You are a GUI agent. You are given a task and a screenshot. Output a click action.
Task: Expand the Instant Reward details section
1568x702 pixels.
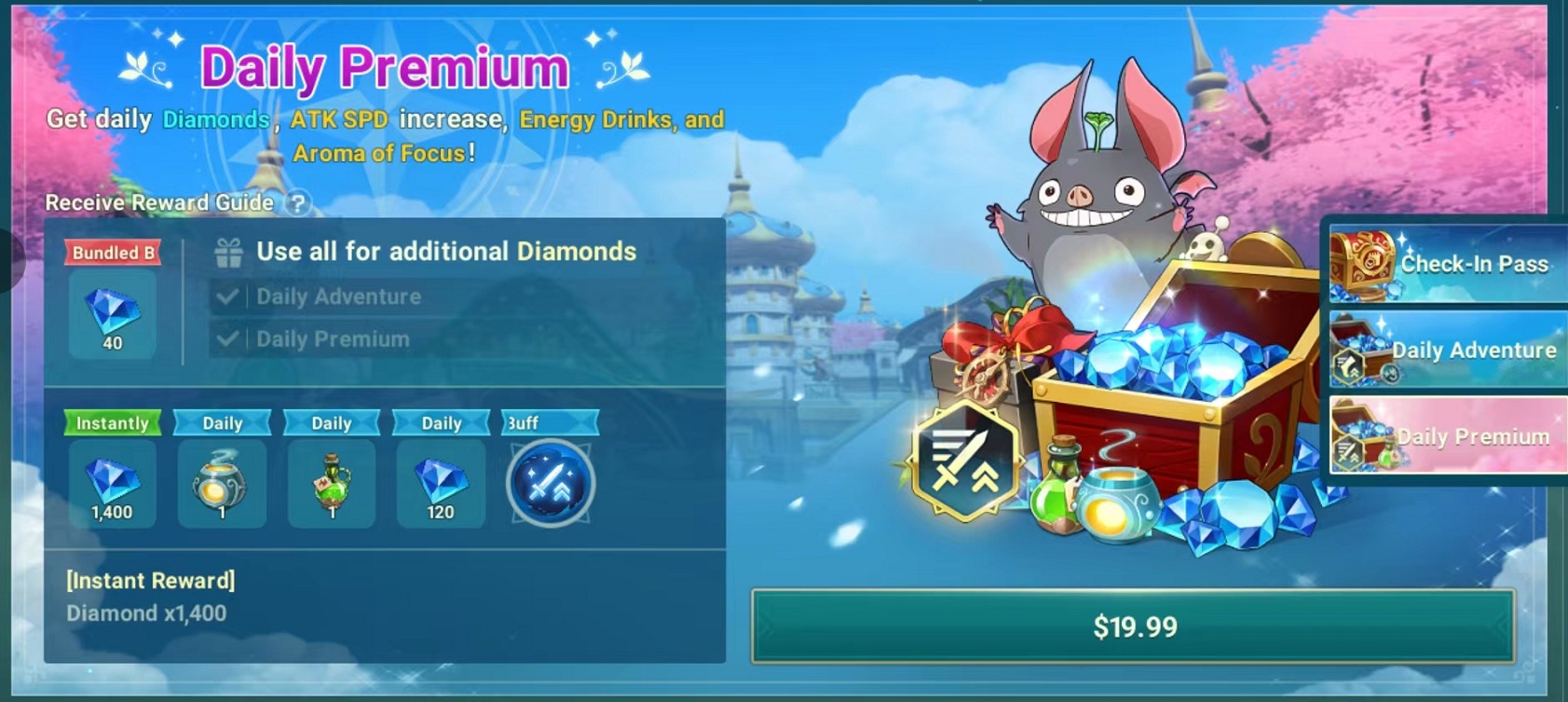(x=149, y=580)
